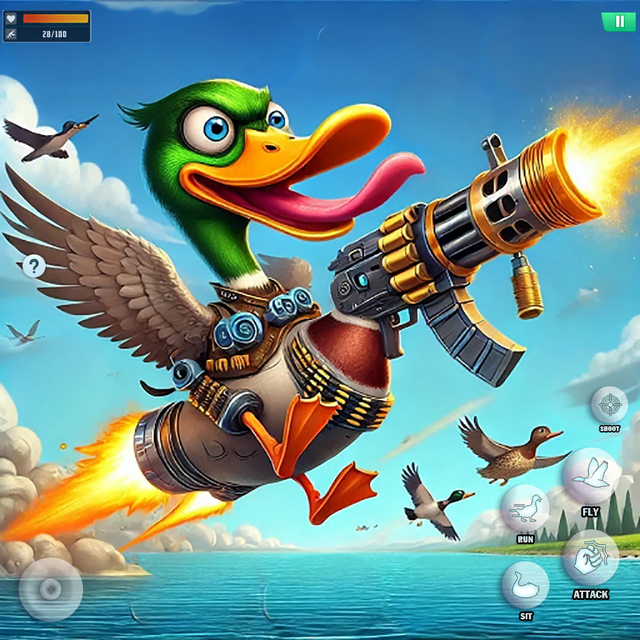Tap the Shoot crosshair button
Screen dimensions: 640x640
point(609,405)
